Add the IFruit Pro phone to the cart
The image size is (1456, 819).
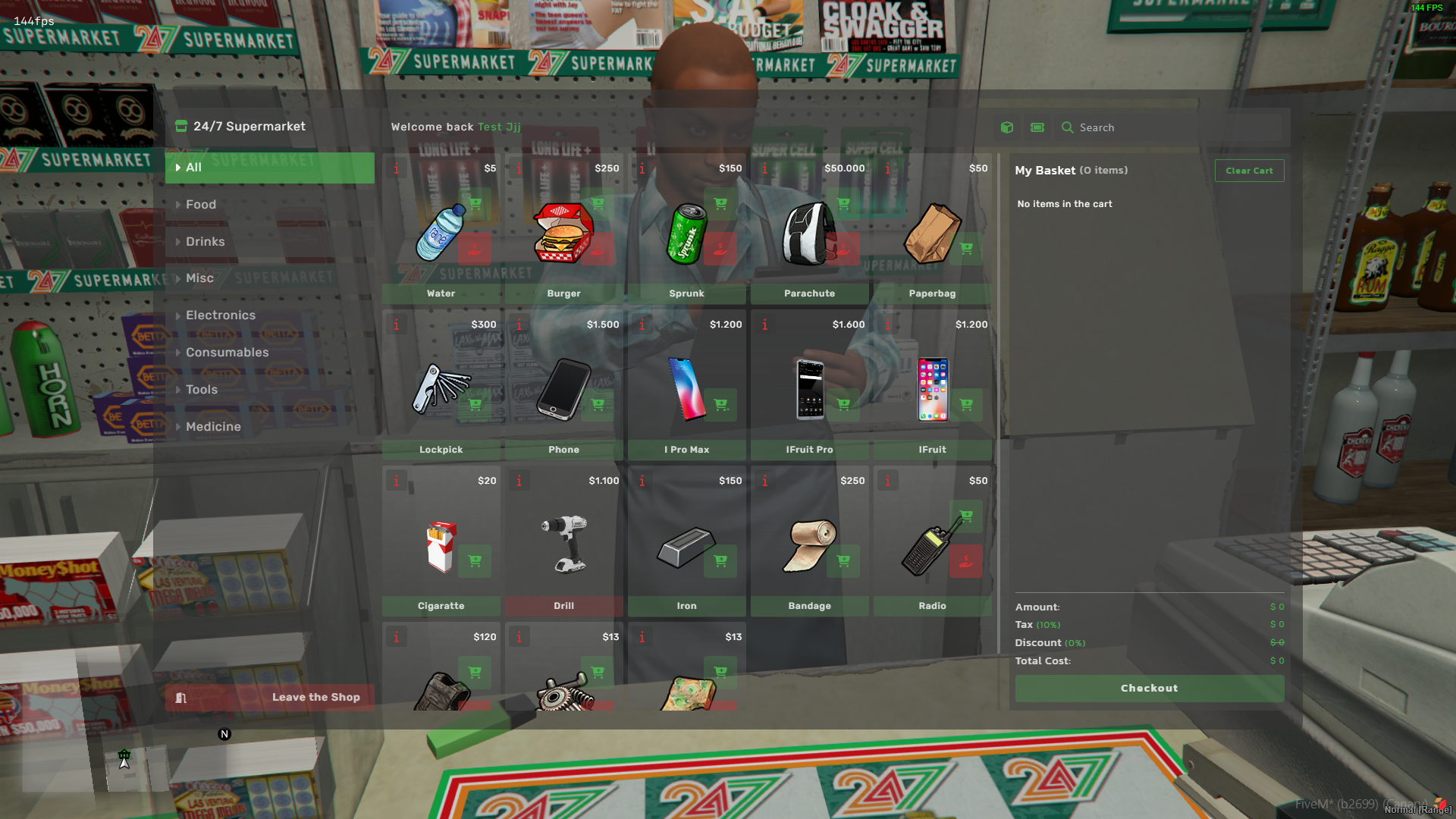[843, 405]
